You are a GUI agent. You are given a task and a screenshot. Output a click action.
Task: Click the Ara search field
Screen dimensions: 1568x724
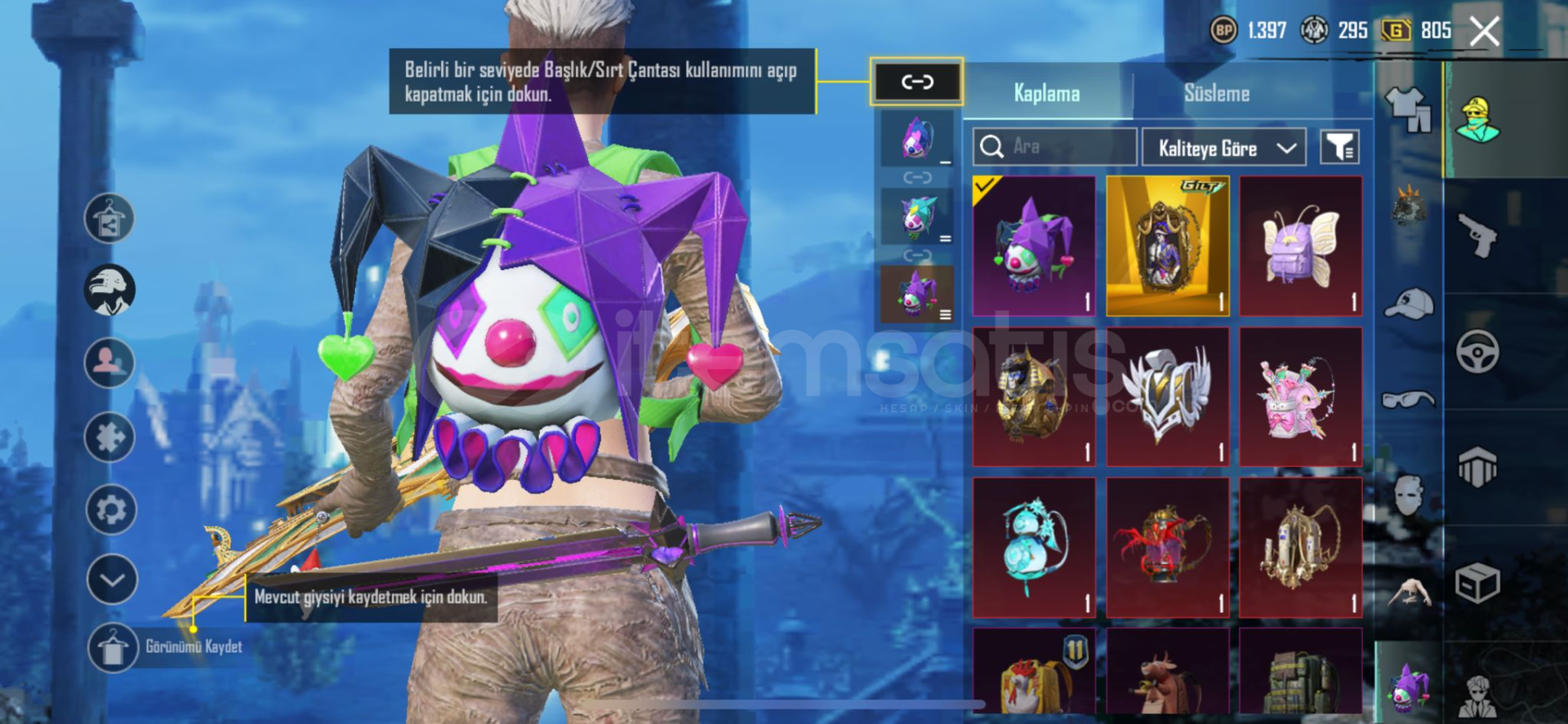pos(1054,147)
